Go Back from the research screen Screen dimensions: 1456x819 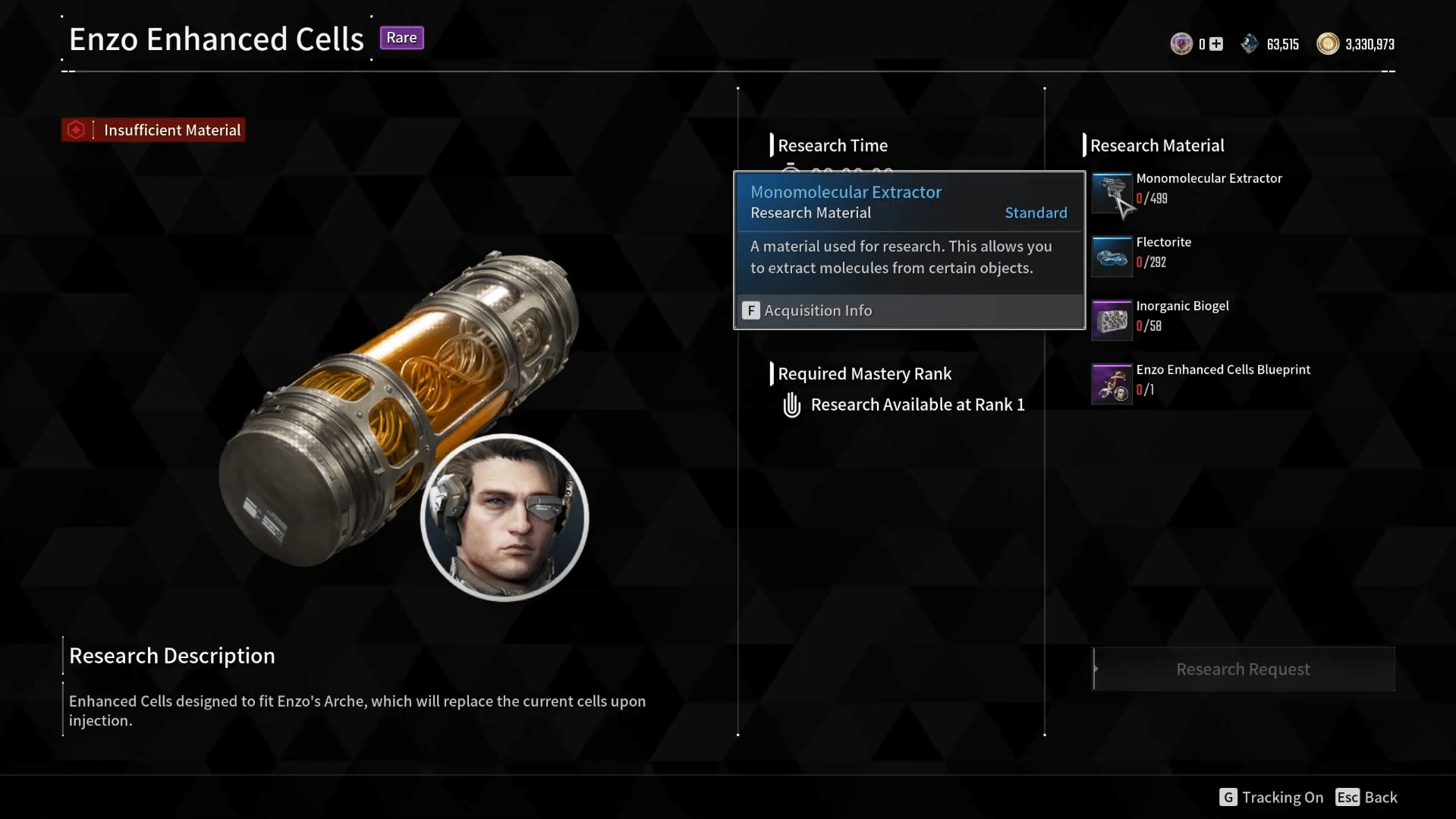coord(1366,797)
